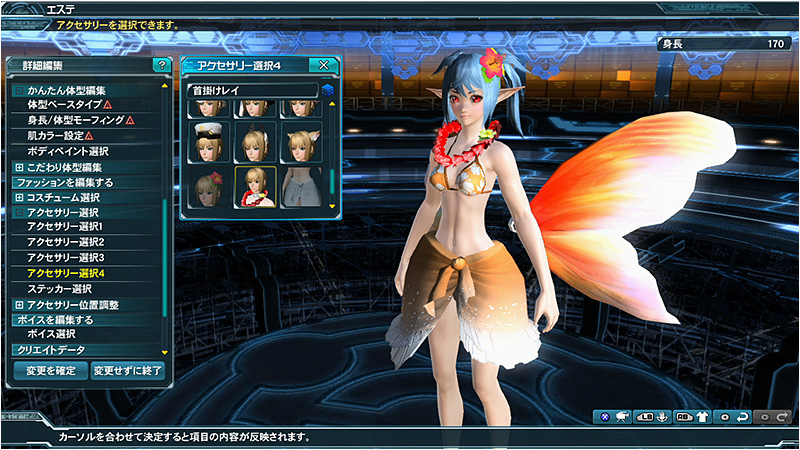Close the アクセサリー選択4 window
Viewport: 800px width, 450px height.
click(323, 65)
